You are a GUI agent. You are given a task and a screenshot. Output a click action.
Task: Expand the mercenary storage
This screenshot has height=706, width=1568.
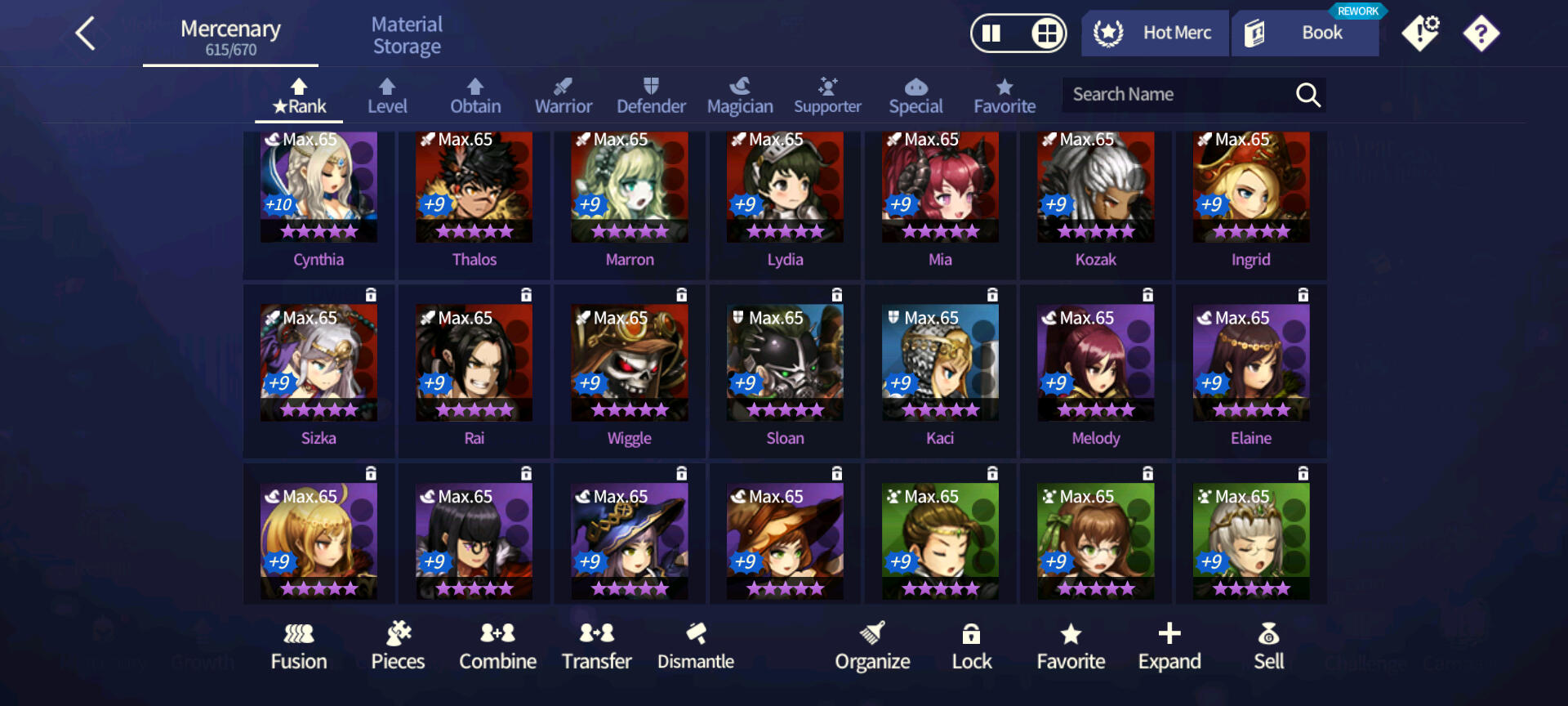(1169, 646)
